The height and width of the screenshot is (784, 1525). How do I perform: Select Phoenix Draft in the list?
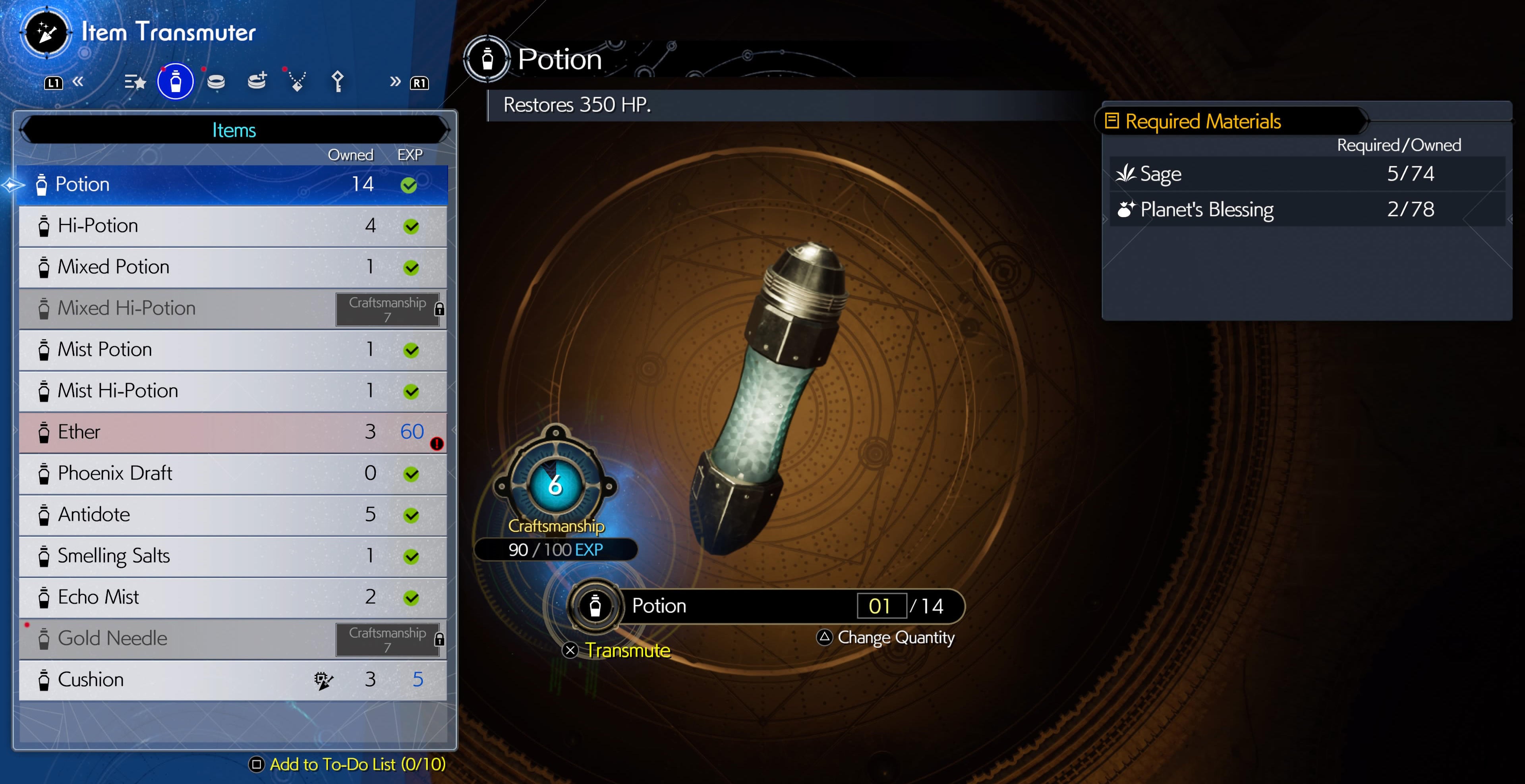[232, 474]
